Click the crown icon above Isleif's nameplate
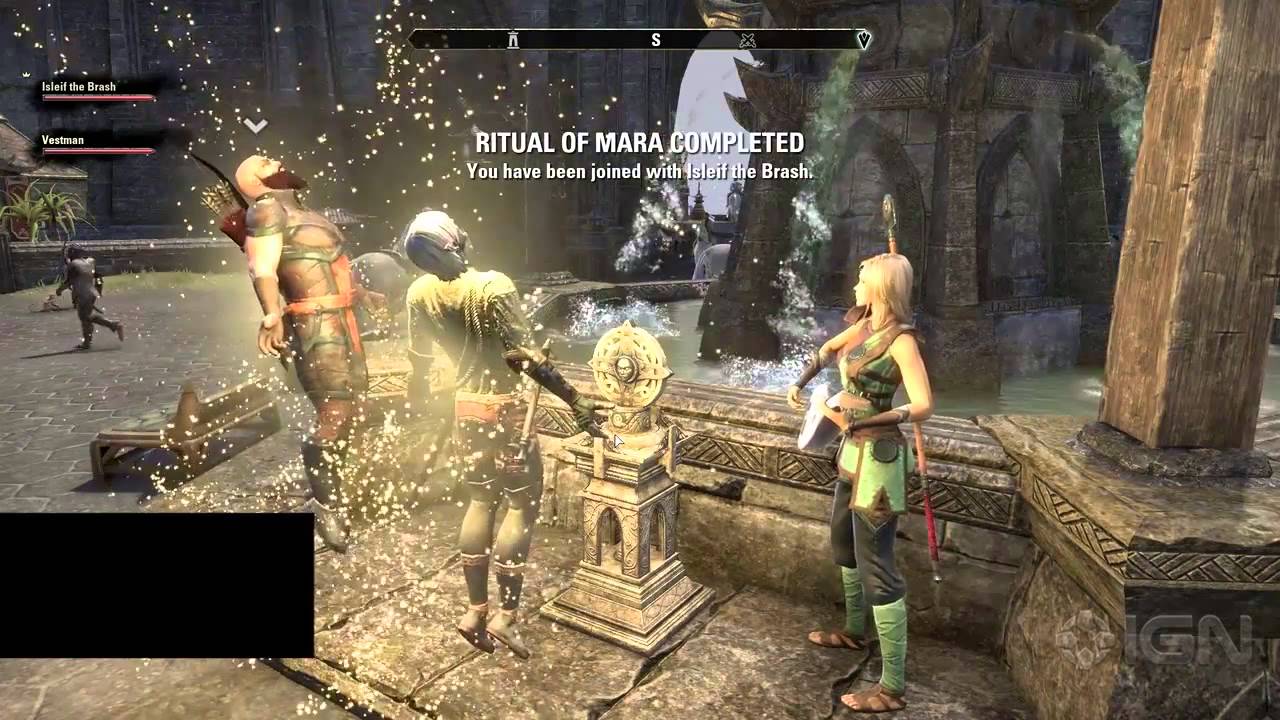Screen dimensions: 1280x720 point(26,73)
